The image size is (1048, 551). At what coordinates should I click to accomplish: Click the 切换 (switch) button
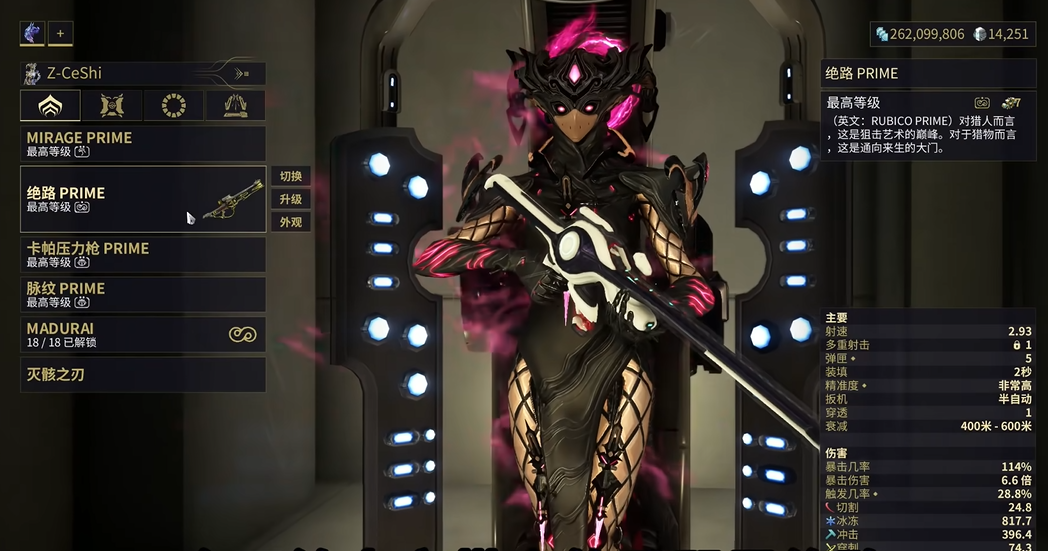(290, 176)
